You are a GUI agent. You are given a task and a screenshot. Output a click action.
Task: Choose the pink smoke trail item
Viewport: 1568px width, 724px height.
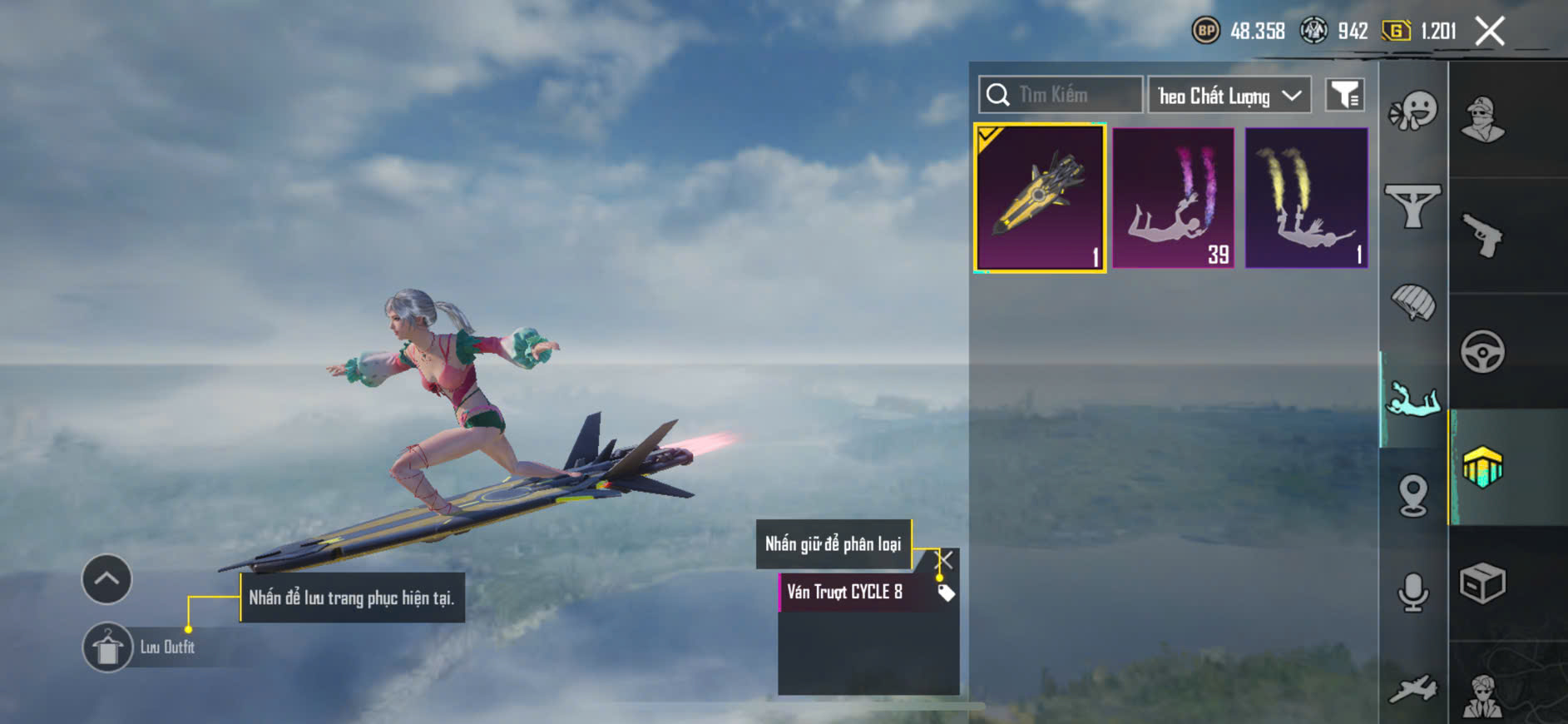1173,198
